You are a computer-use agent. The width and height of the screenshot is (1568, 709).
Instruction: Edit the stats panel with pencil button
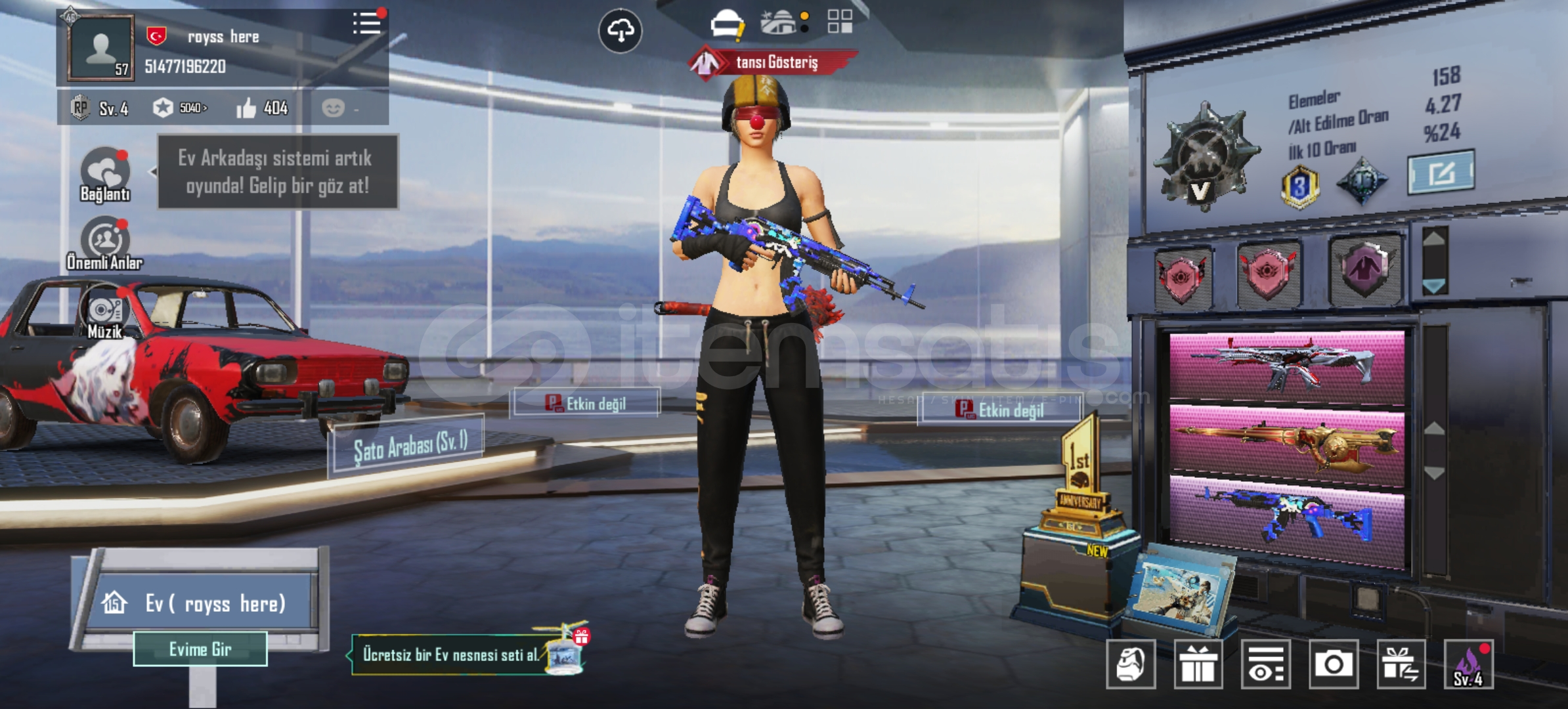point(1441,173)
